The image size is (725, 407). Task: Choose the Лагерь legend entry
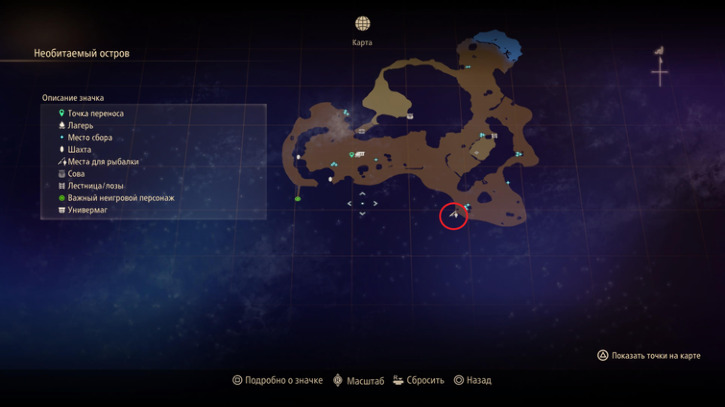[81, 126]
